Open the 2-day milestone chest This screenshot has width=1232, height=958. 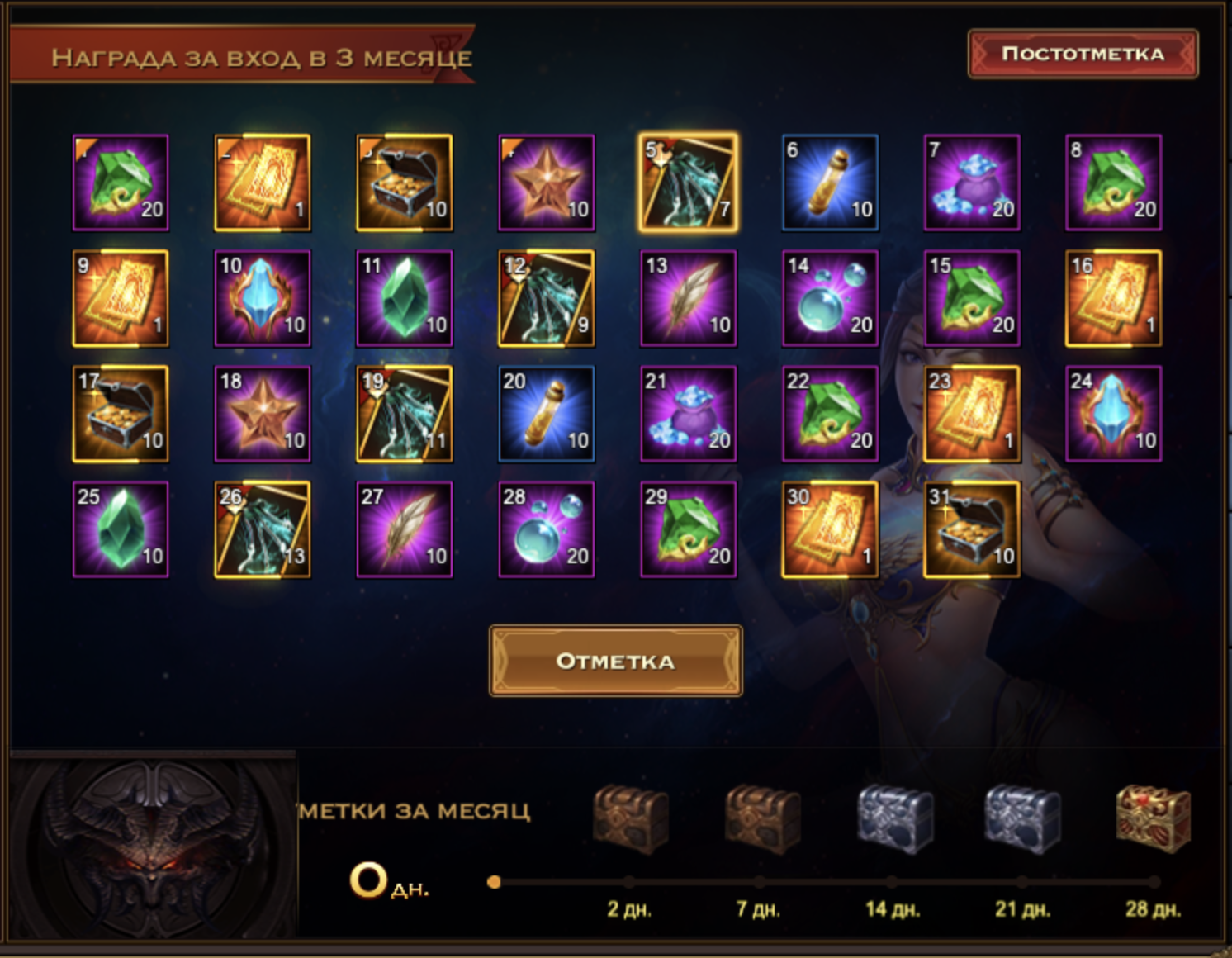point(630,820)
